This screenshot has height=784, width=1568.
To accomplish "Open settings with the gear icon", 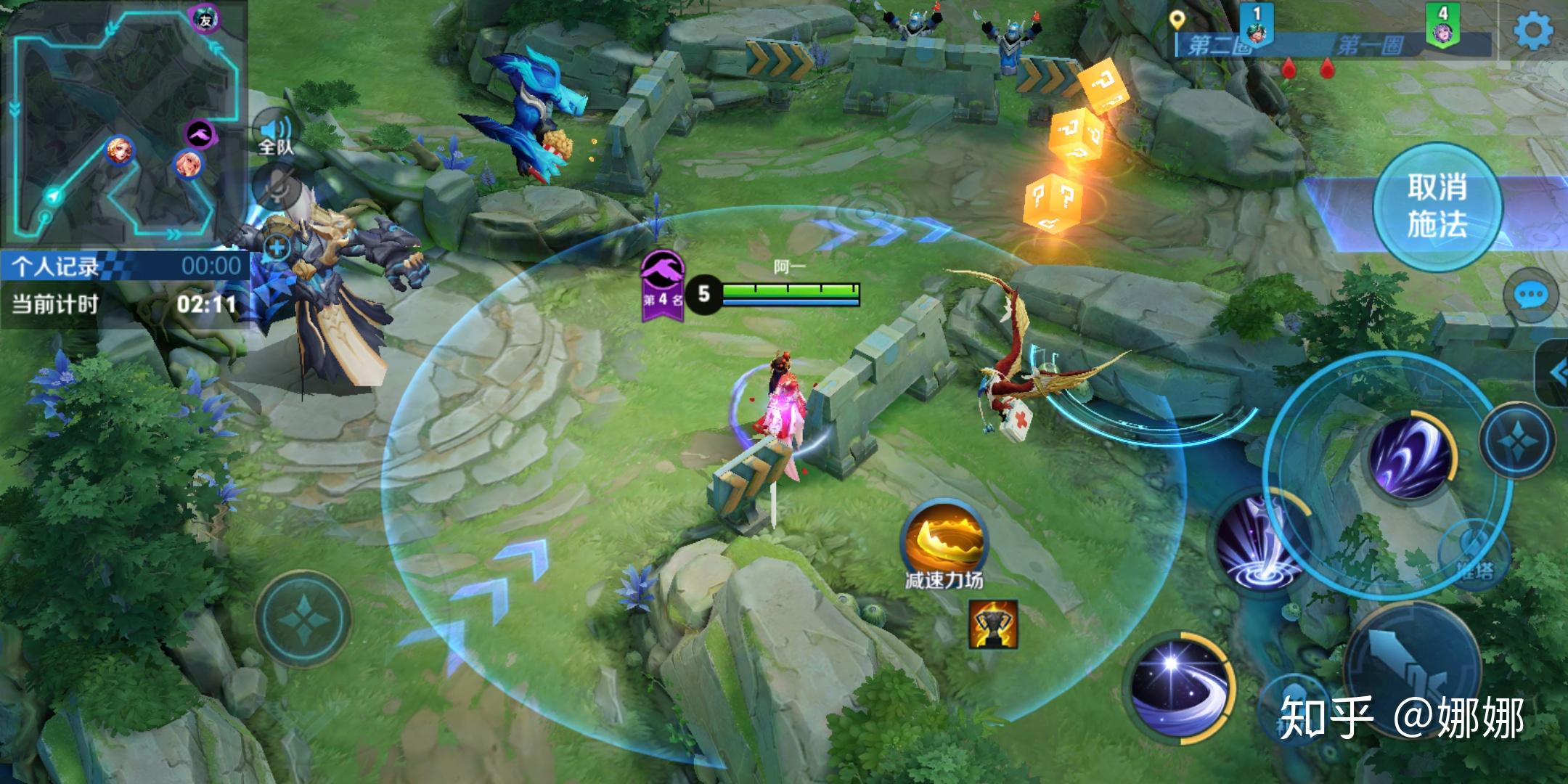I will [1533, 30].
